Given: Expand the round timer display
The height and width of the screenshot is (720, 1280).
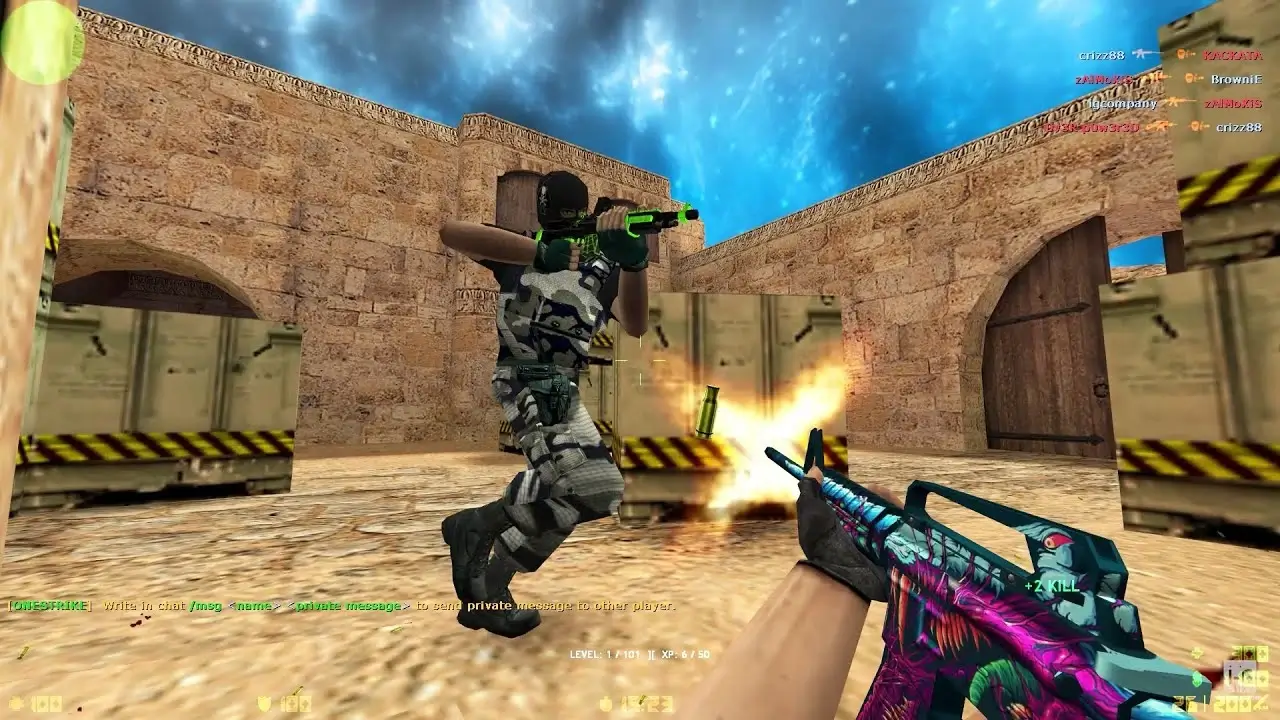Looking at the screenshot, I should coord(645,704).
